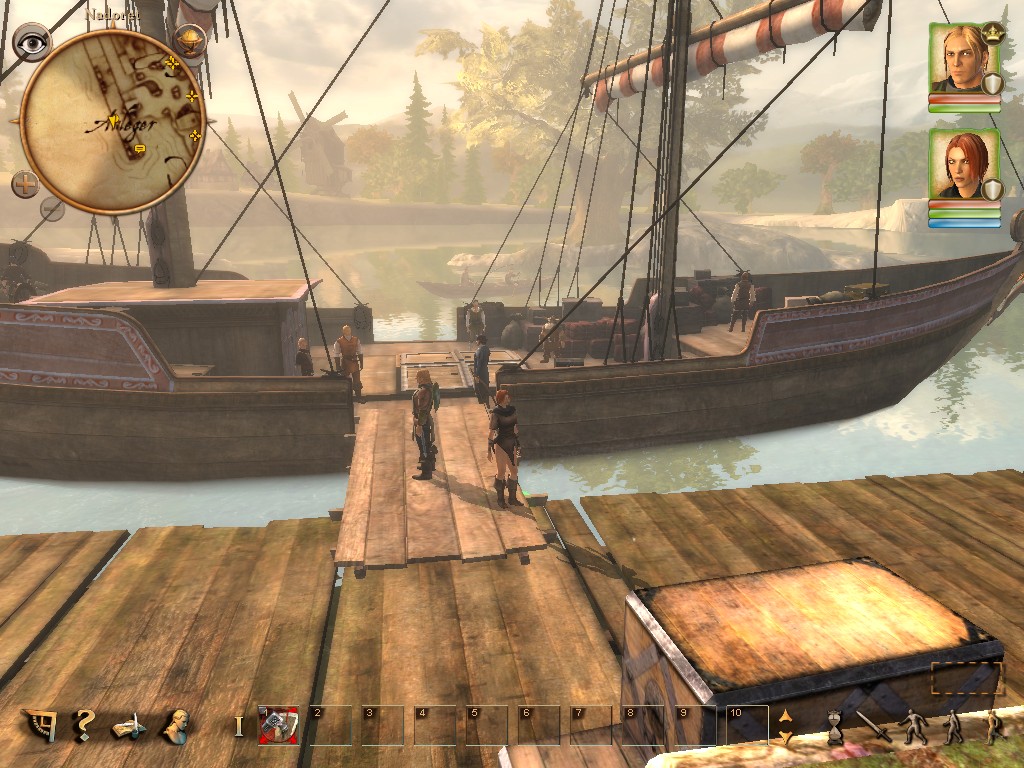Viewport: 1024px width, 768px height.
Task: Click the shield icon on blond hero's portrait
Action: [992, 84]
